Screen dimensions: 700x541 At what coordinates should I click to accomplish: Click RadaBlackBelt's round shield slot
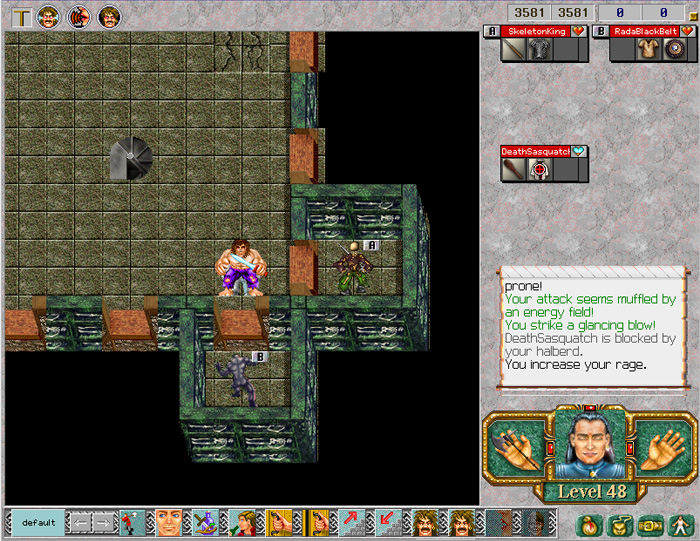[674, 50]
